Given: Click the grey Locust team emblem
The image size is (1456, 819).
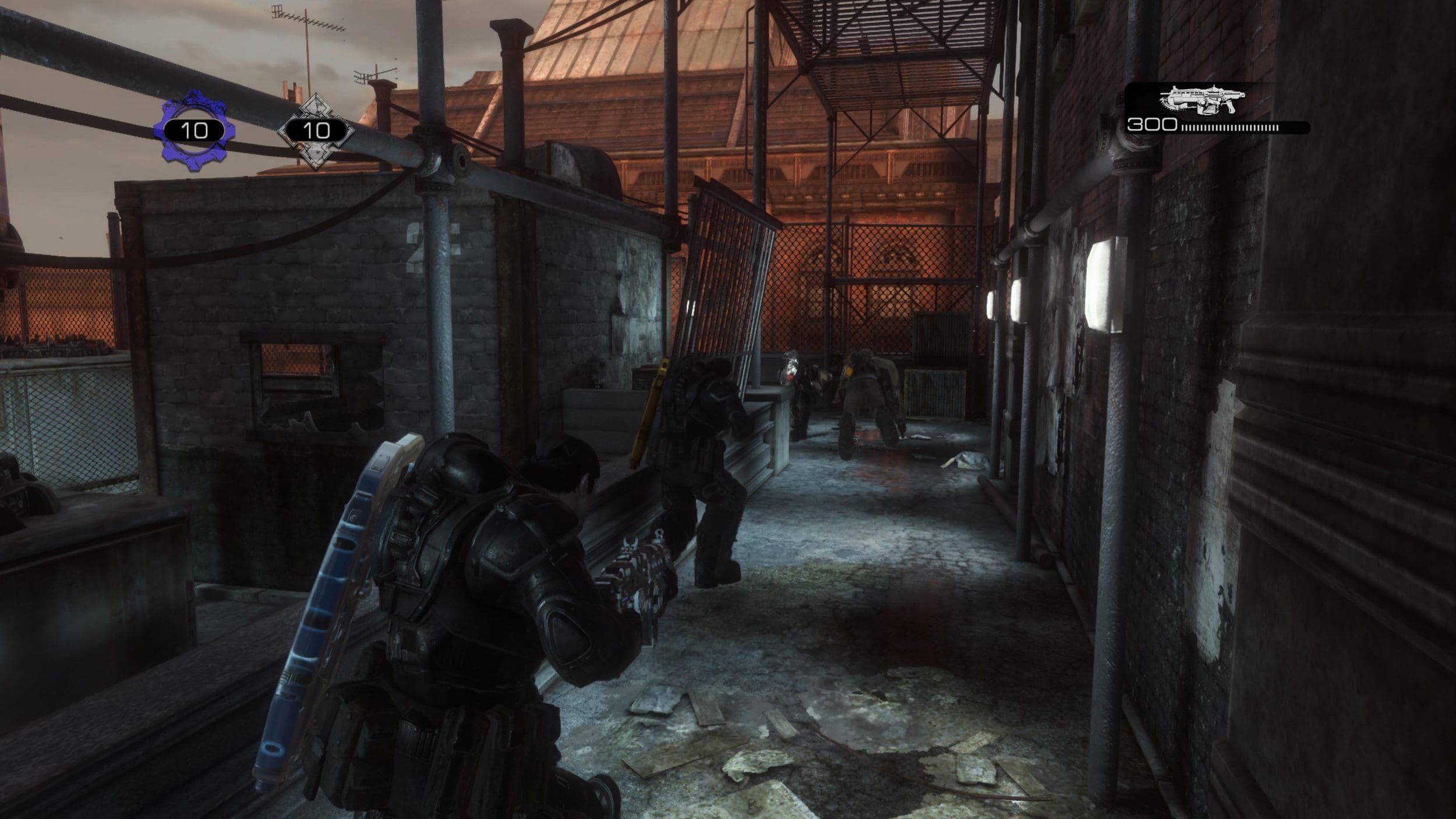Looking at the screenshot, I should pos(316,130).
